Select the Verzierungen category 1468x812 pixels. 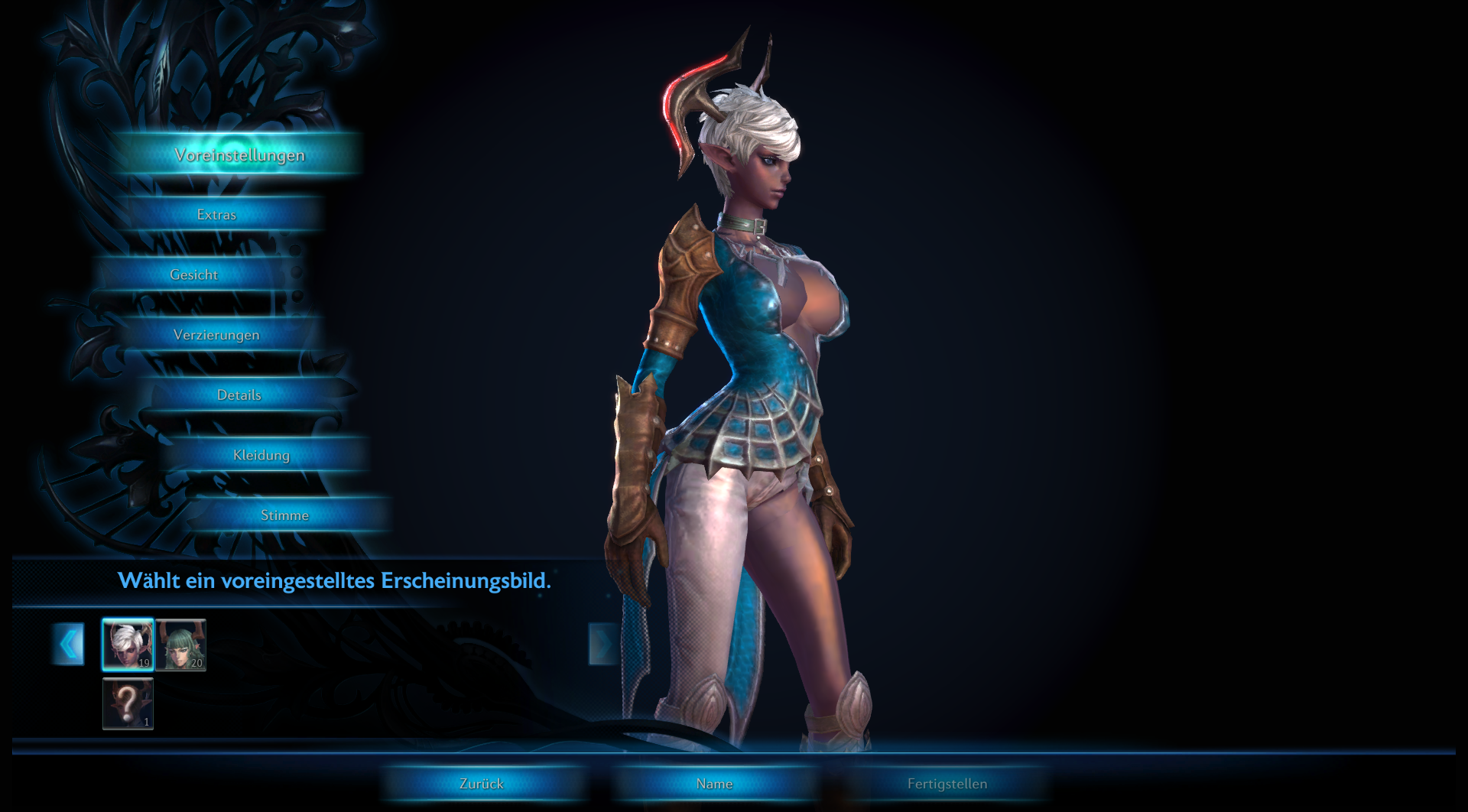tap(216, 335)
